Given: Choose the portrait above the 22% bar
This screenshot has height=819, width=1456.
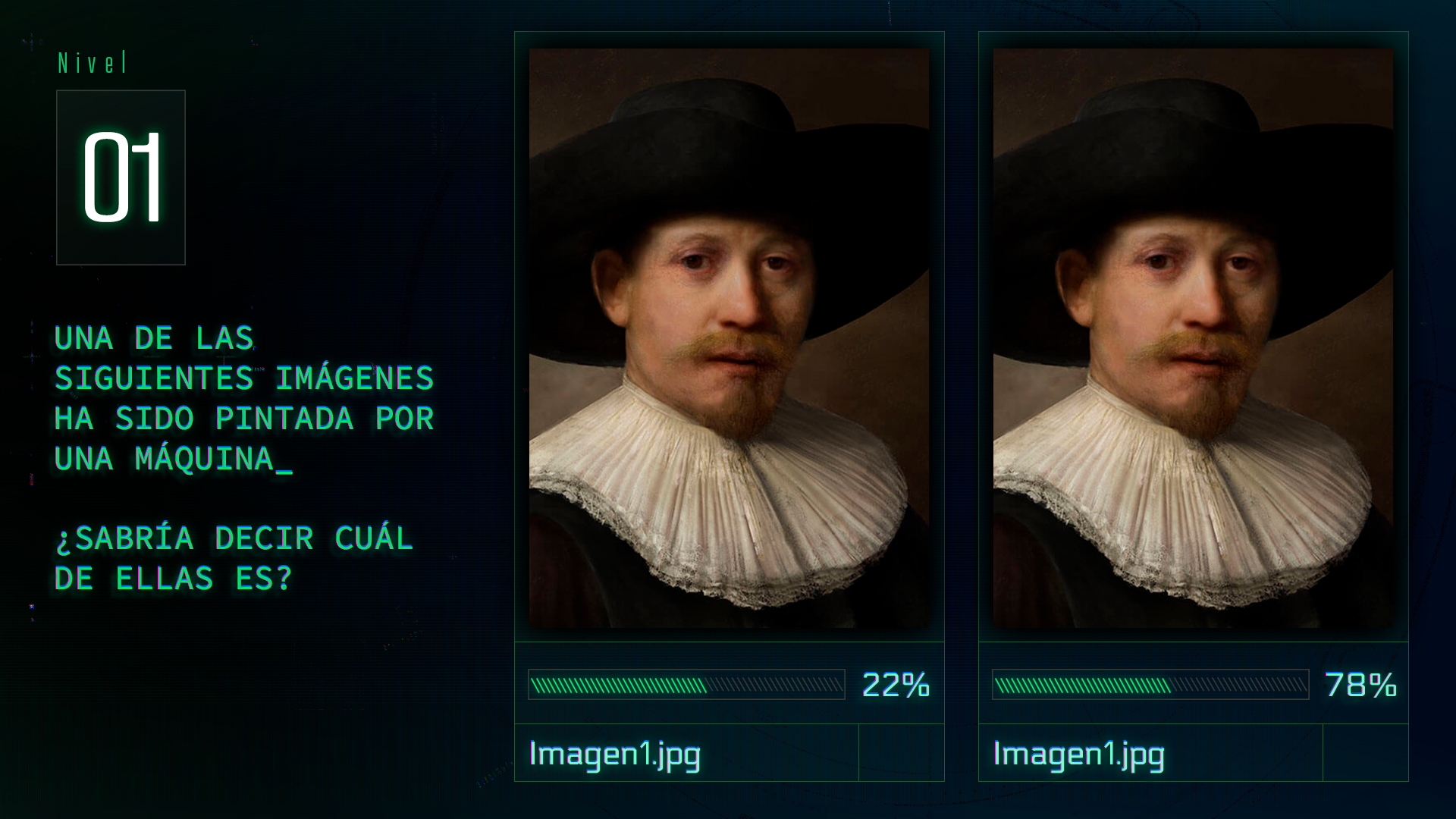Looking at the screenshot, I should (x=729, y=337).
